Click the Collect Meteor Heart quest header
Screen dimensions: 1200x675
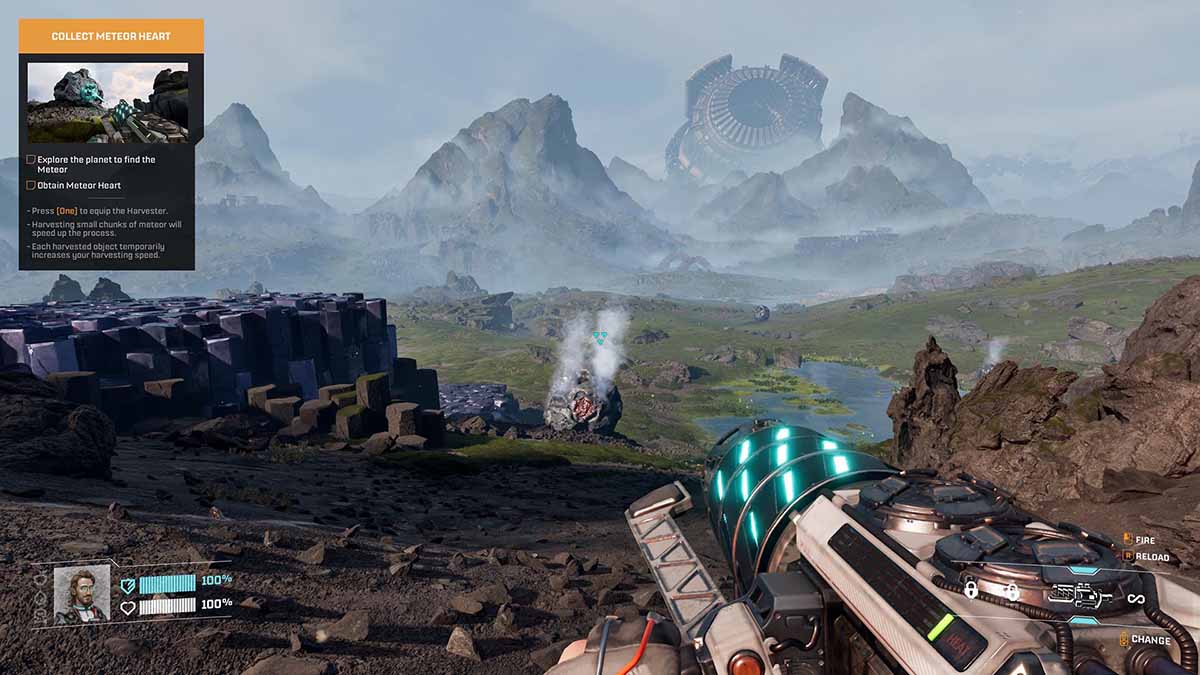(x=111, y=36)
